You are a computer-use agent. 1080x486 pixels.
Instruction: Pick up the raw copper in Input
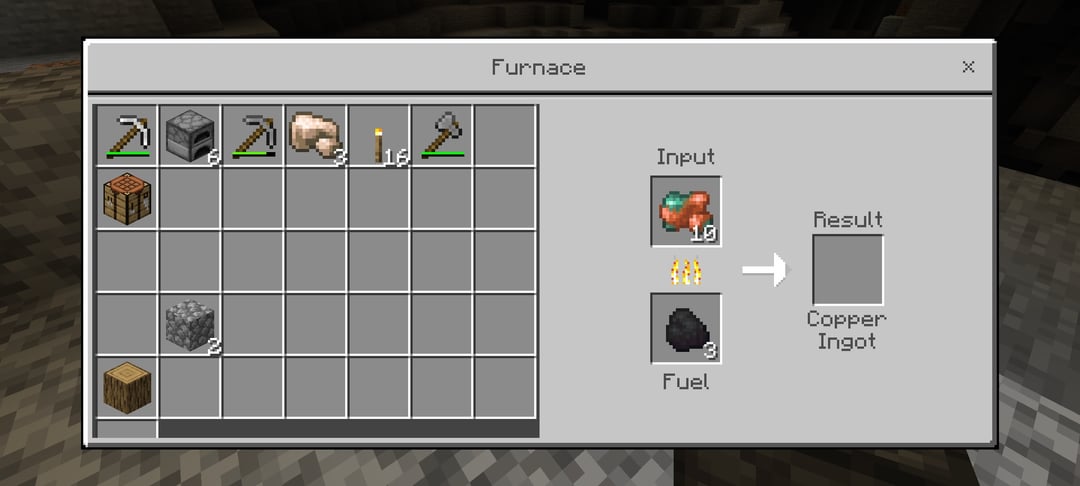coord(686,211)
